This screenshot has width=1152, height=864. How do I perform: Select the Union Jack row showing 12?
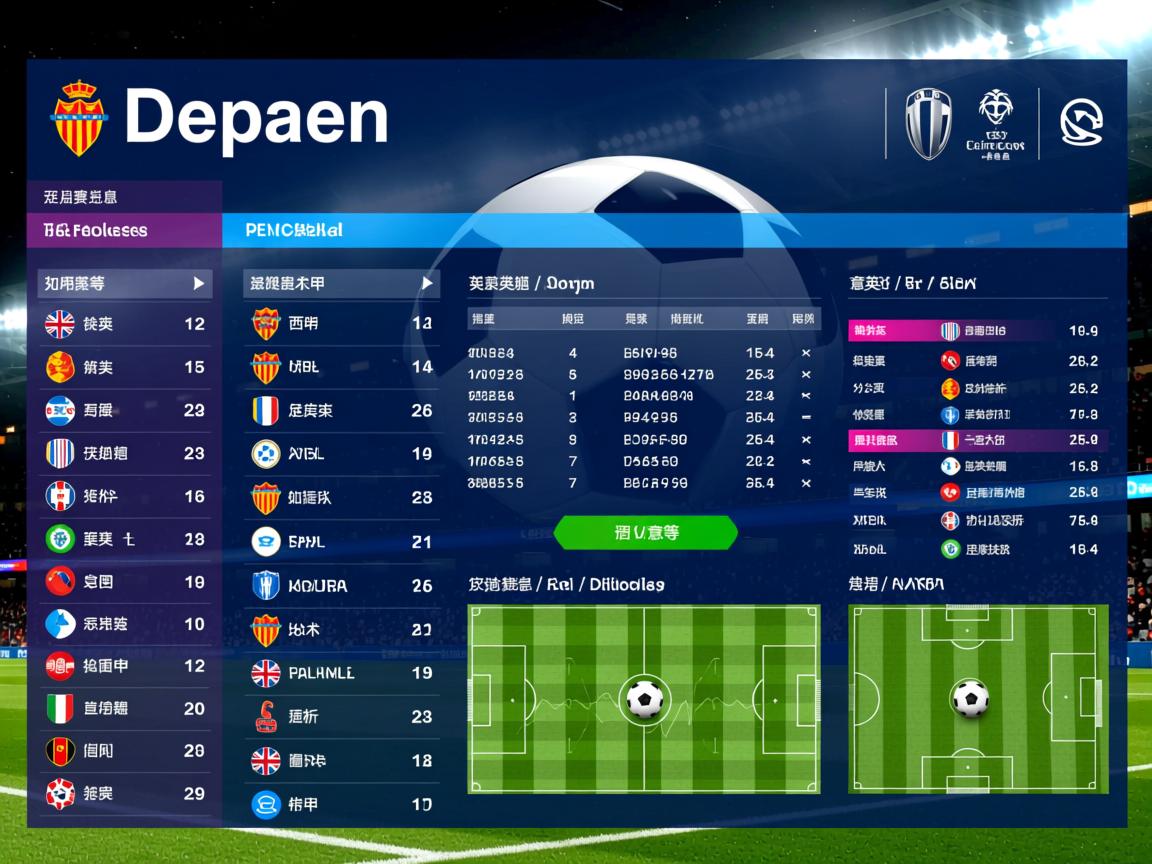click(125, 324)
